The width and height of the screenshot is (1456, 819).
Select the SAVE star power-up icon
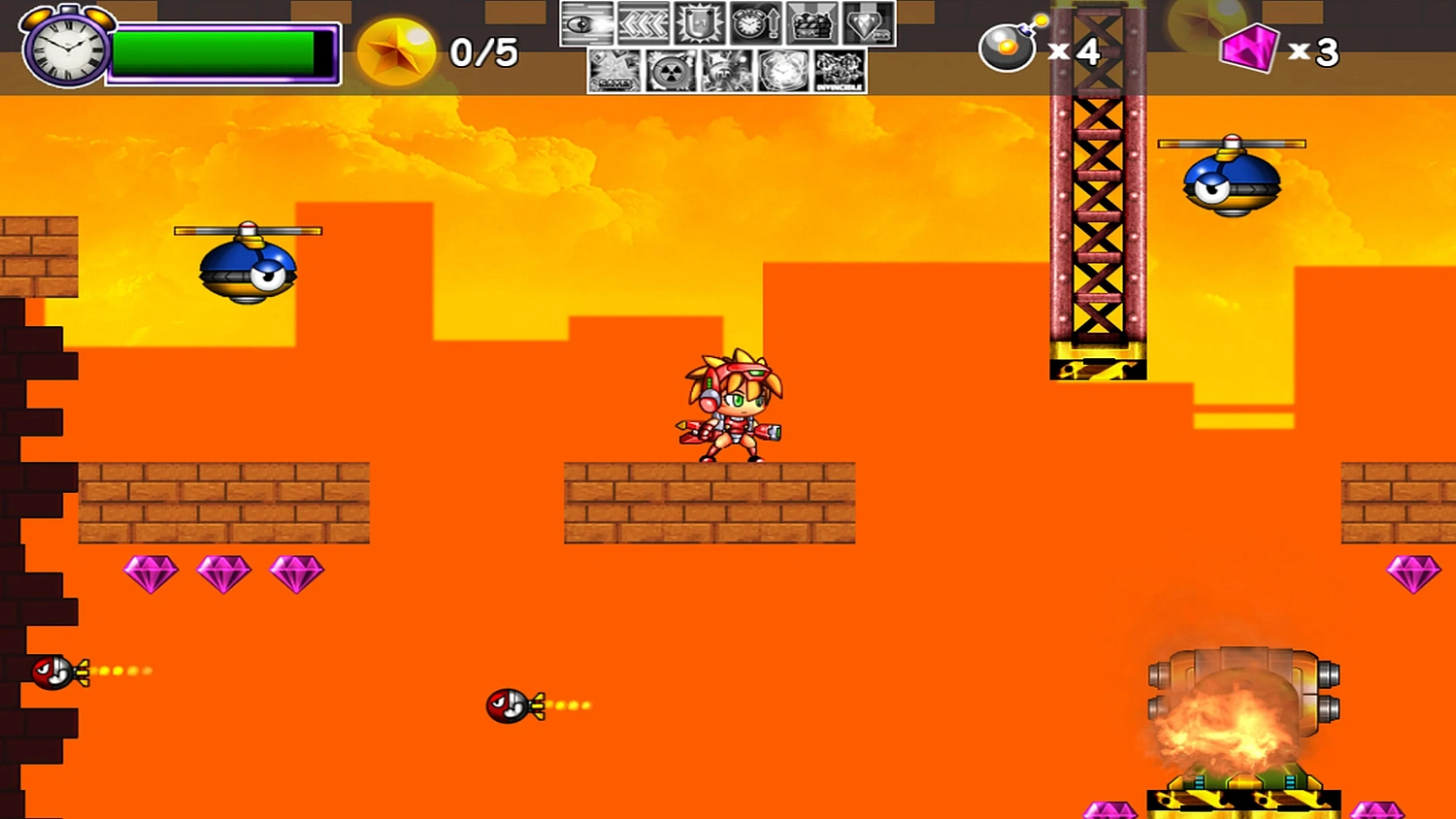coord(614,71)
